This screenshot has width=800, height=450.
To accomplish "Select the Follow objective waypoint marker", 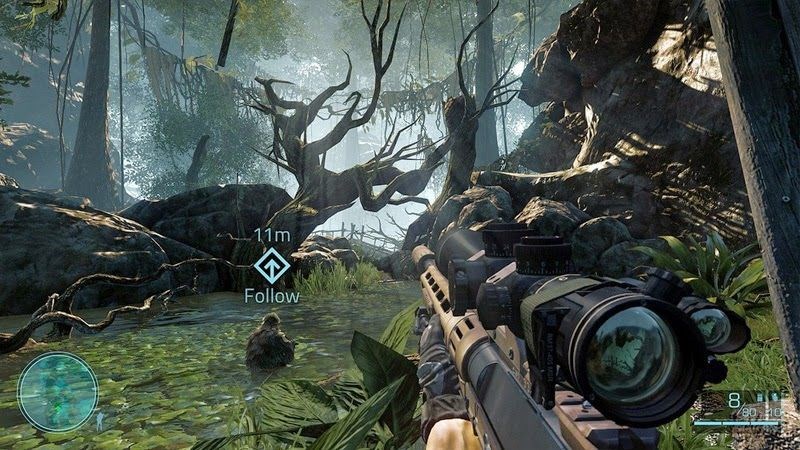I will pos(270,266).
